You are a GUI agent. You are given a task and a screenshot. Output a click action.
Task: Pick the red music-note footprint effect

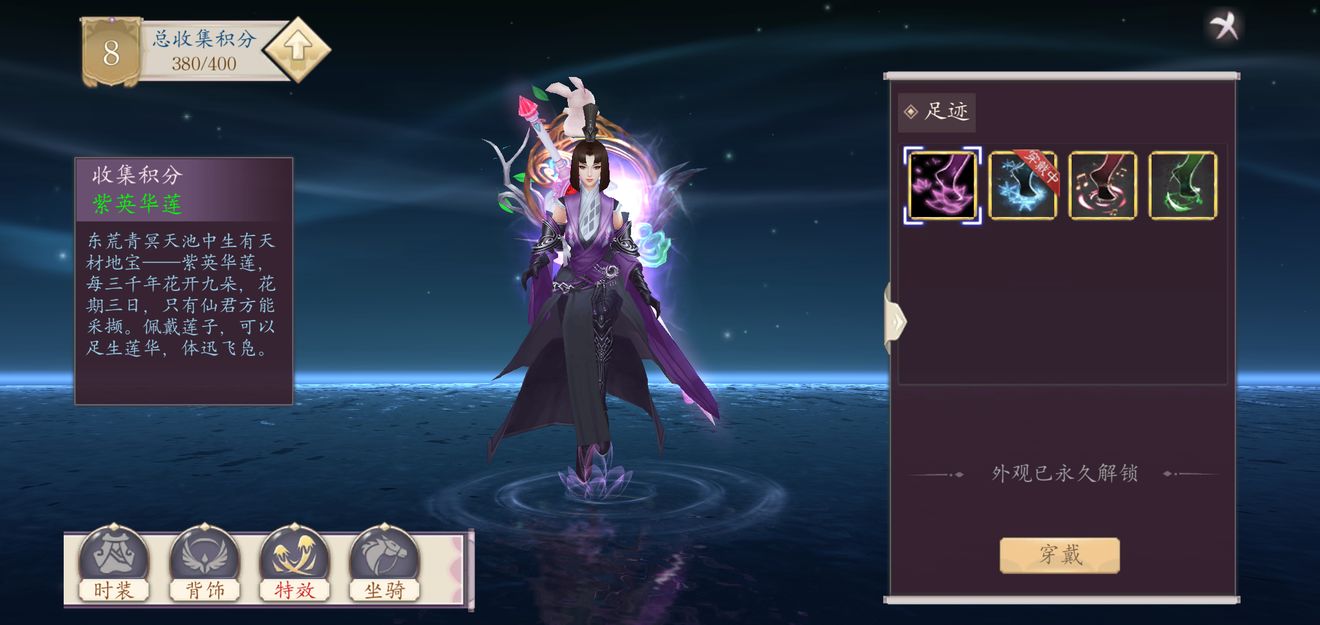click(1103, 185)
